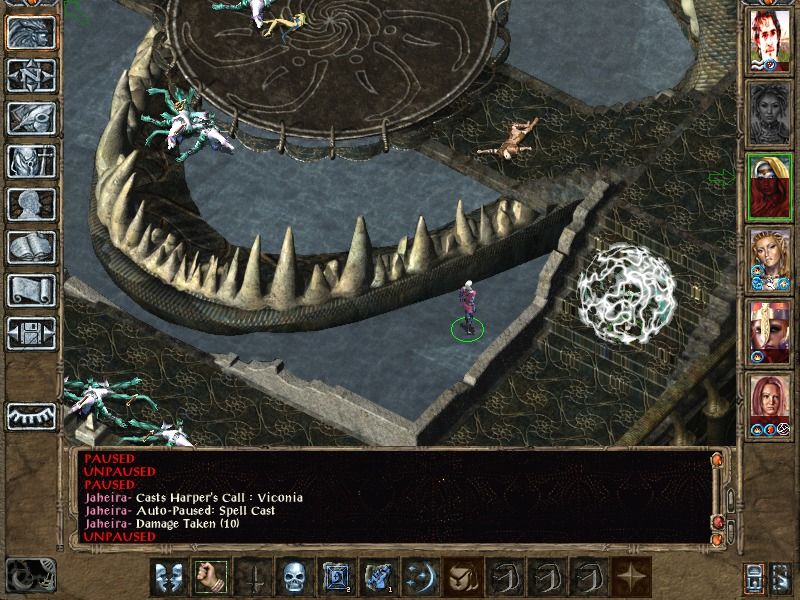
Task: Open the journal using the quill icon
Action: click(30, 118)
